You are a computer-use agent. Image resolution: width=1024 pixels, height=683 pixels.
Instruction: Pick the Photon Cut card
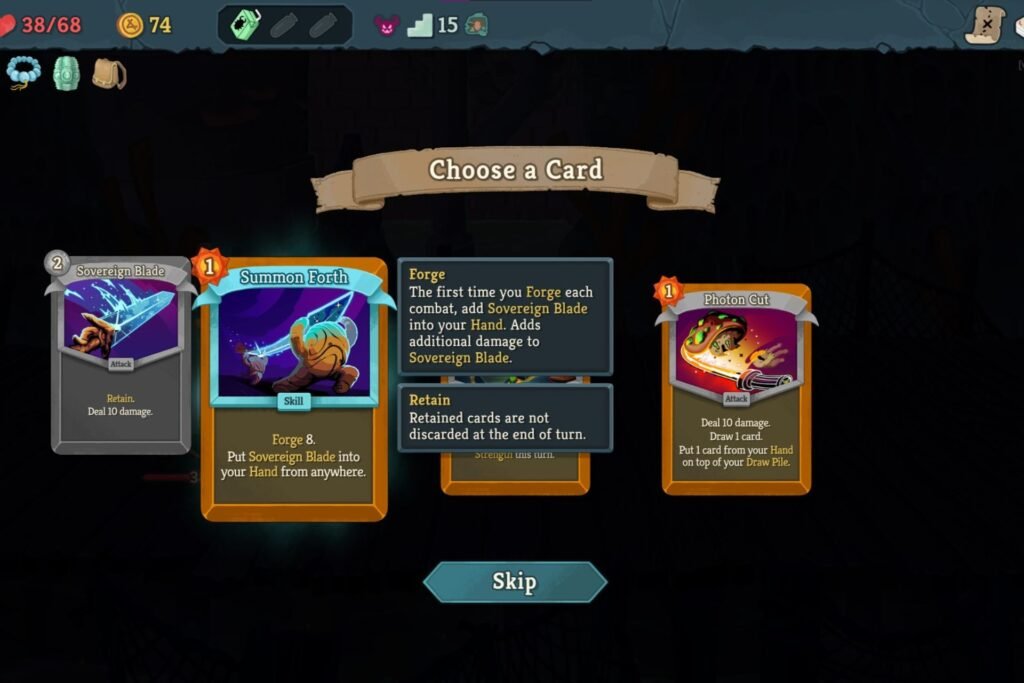(x=736, y=390)
